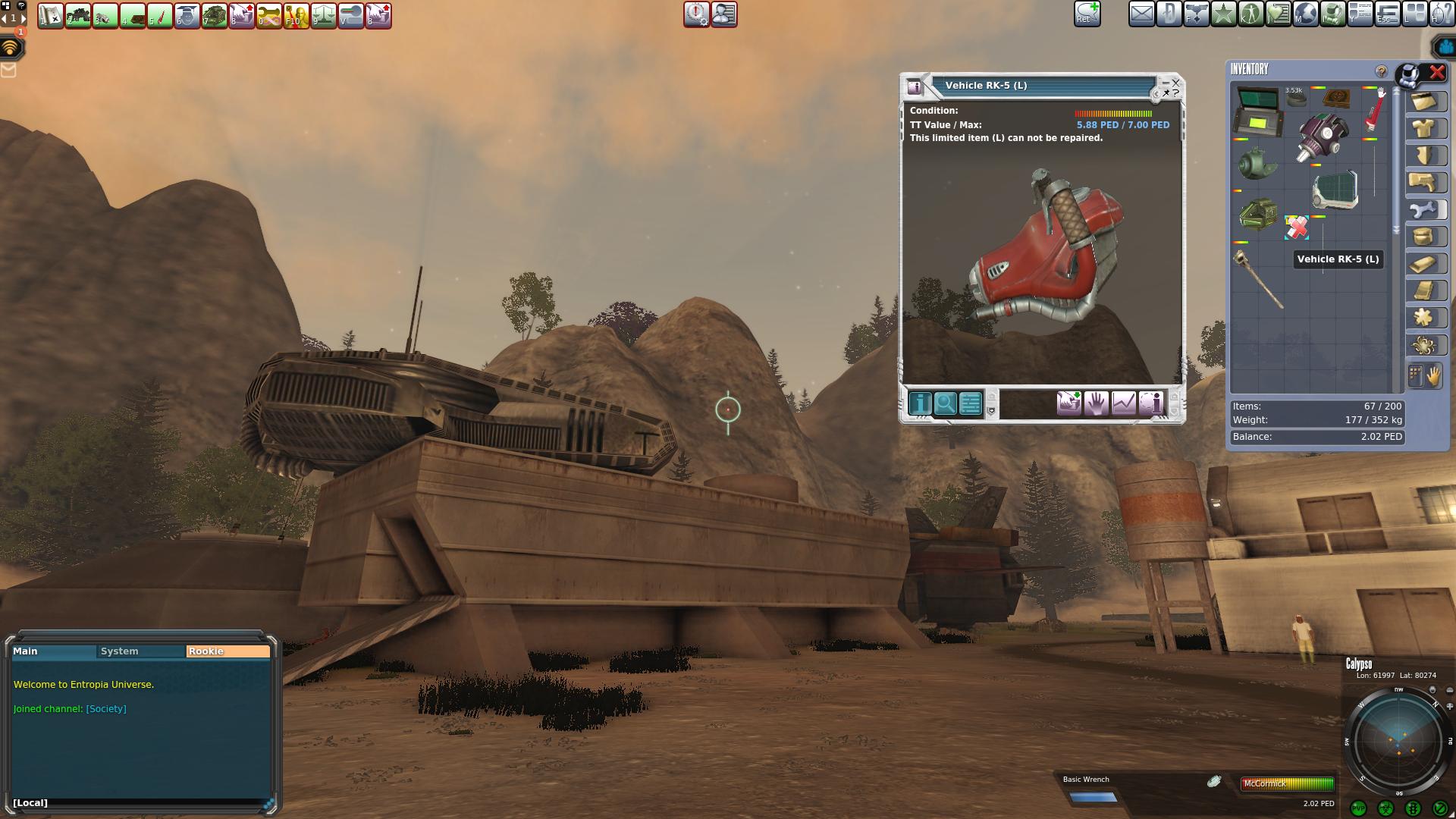
Task: Select the wrench tools inventory category
Action: (1424, 210)
